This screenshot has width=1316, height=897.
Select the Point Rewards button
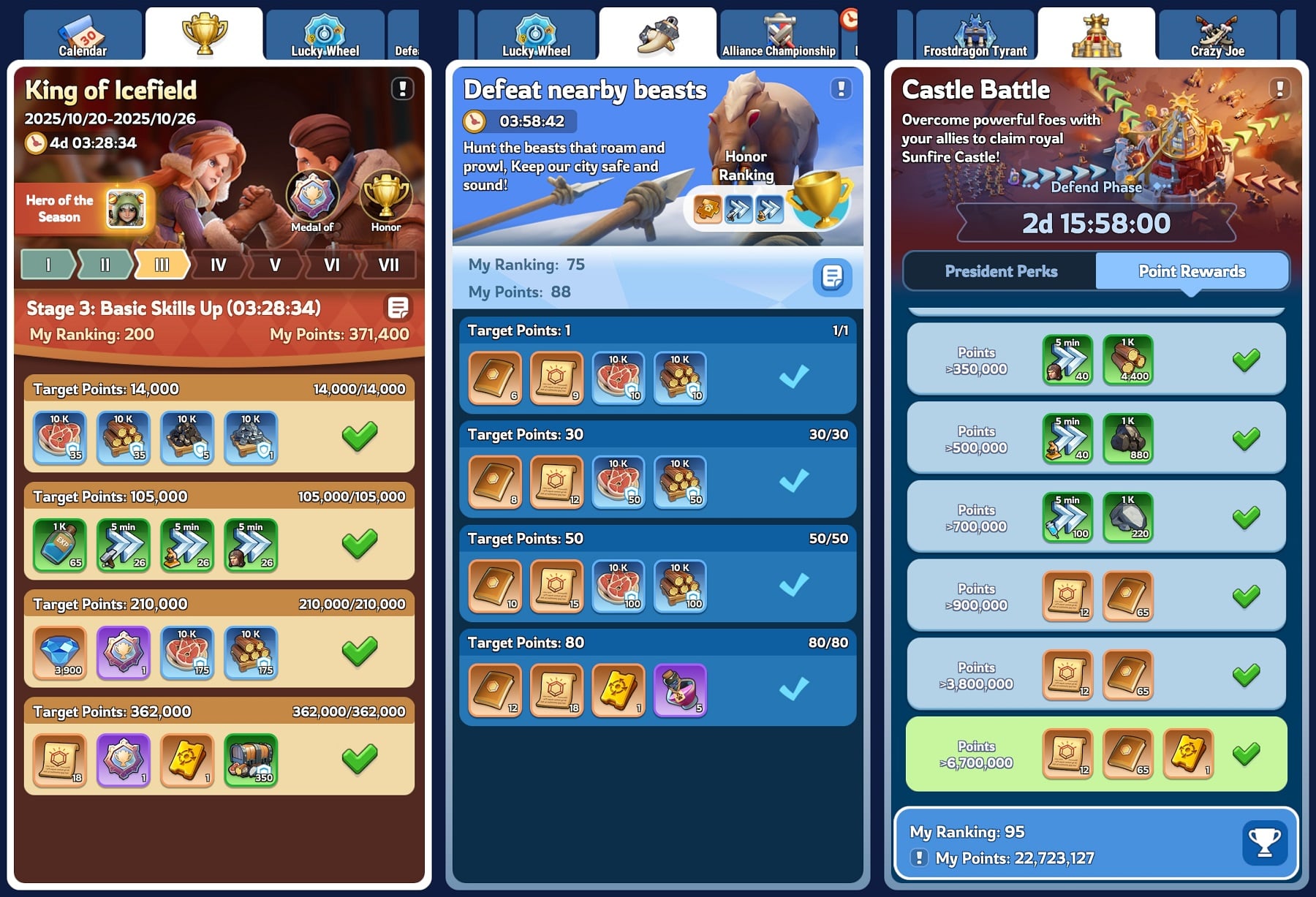tap(1191, 271)
